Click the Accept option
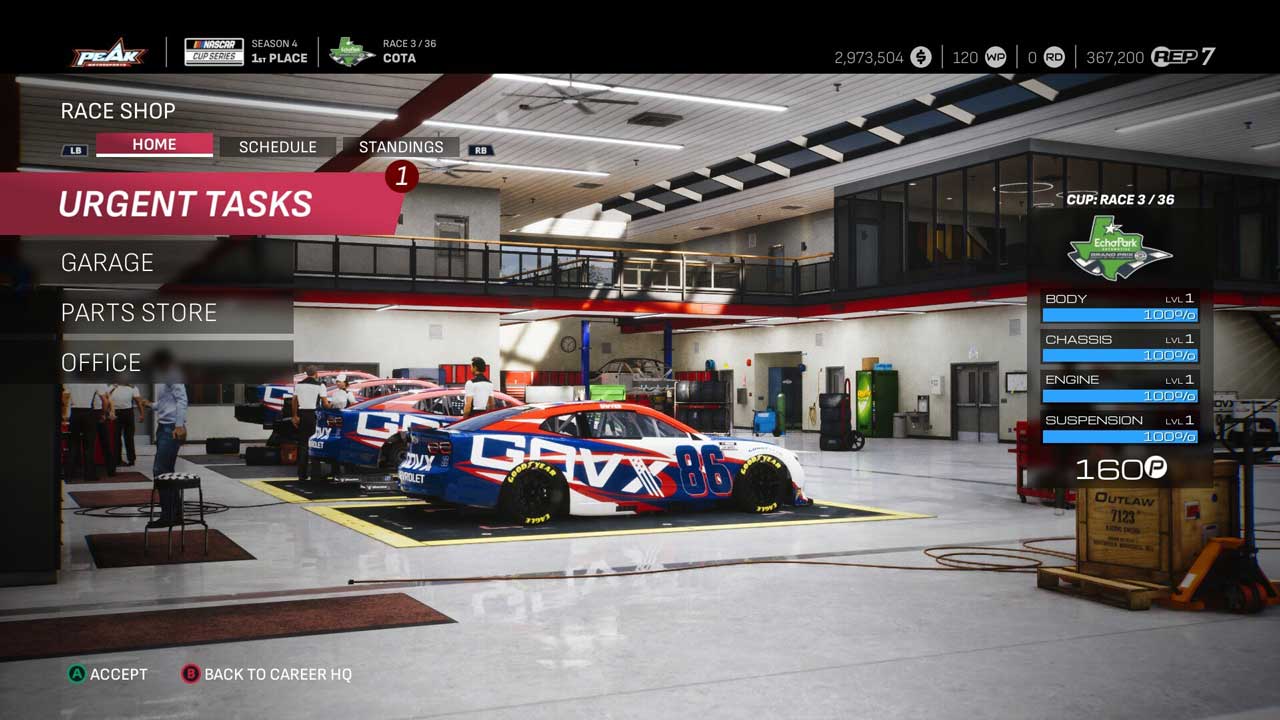1280x720 pixels. pos(108,674)
